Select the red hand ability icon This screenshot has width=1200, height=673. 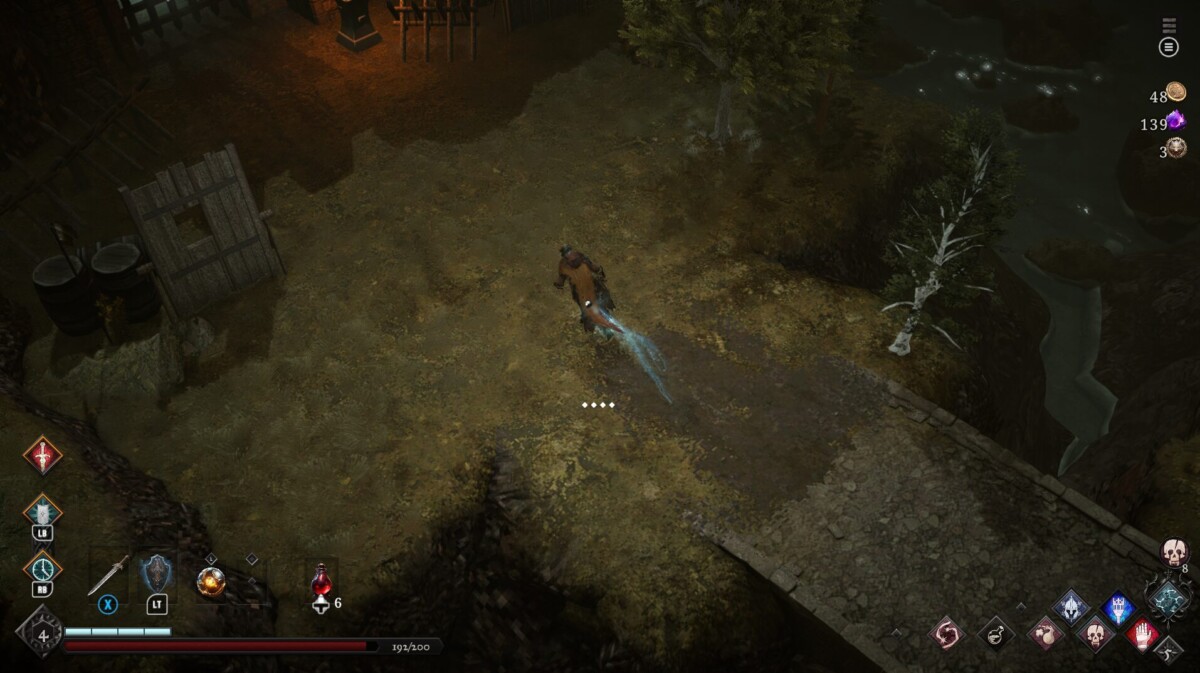(1143, 633)
